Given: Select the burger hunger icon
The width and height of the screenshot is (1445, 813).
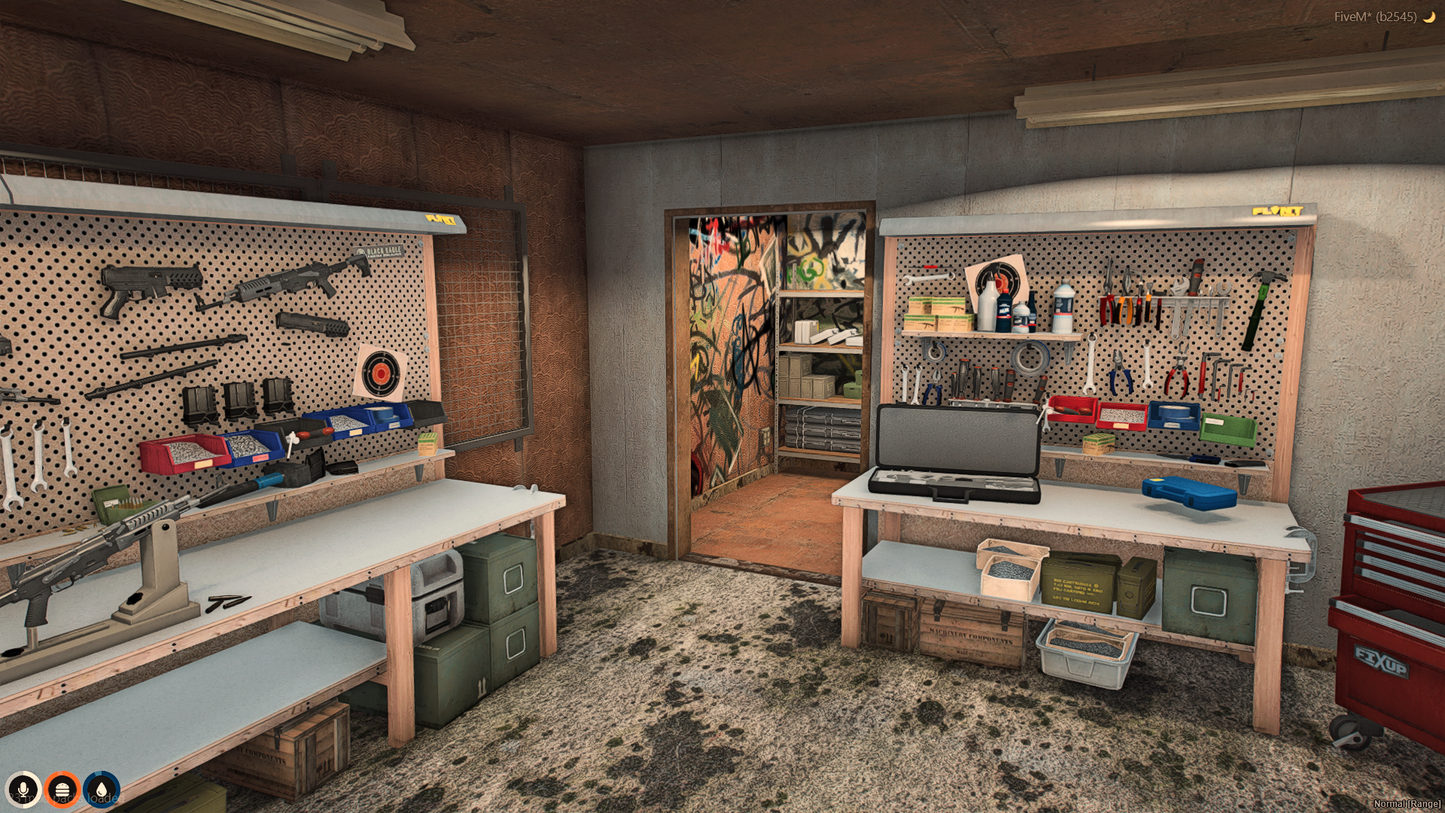Looking at the screenshot, I should pos(62,789).
